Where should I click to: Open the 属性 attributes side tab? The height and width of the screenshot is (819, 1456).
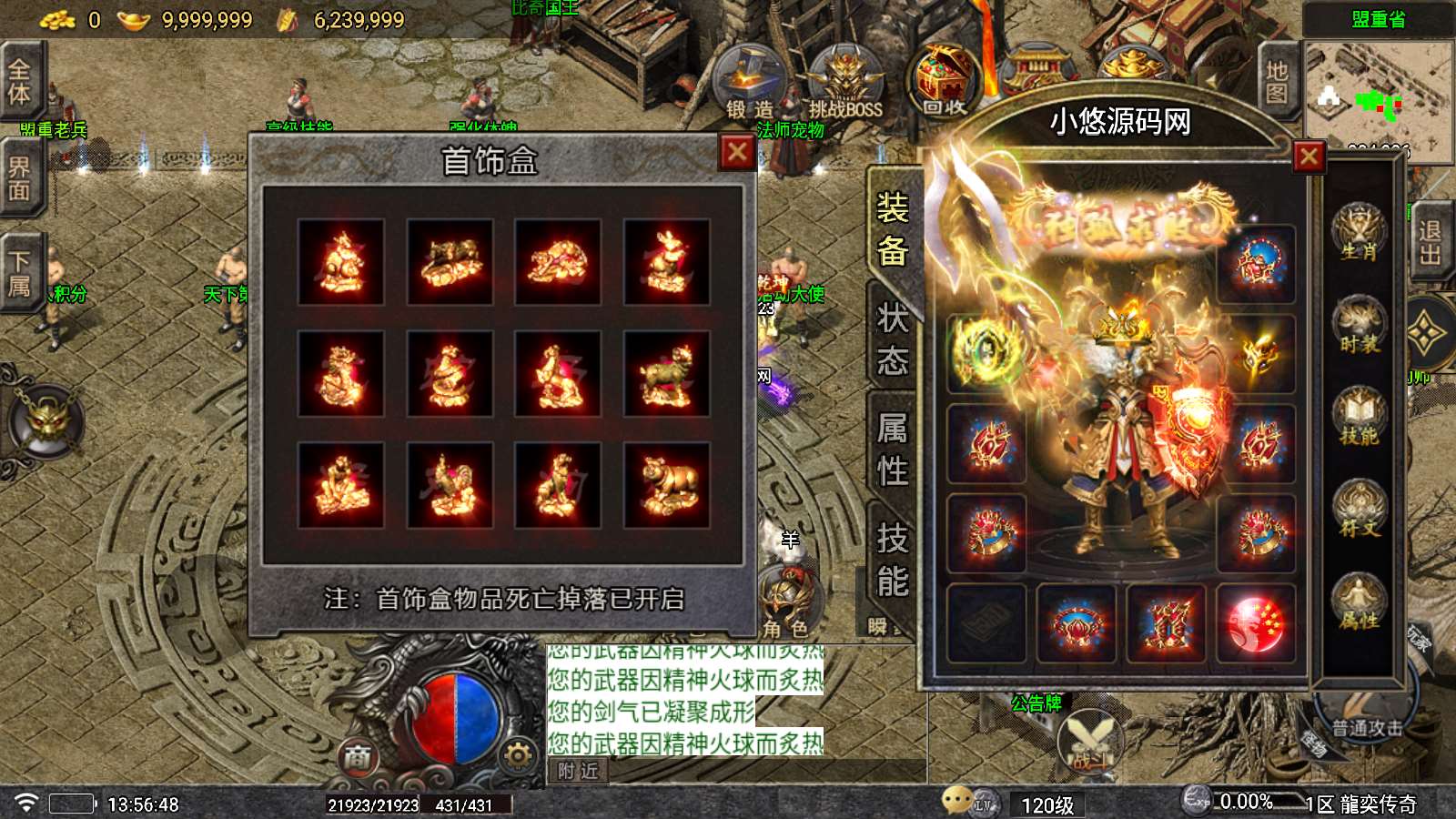892,450
